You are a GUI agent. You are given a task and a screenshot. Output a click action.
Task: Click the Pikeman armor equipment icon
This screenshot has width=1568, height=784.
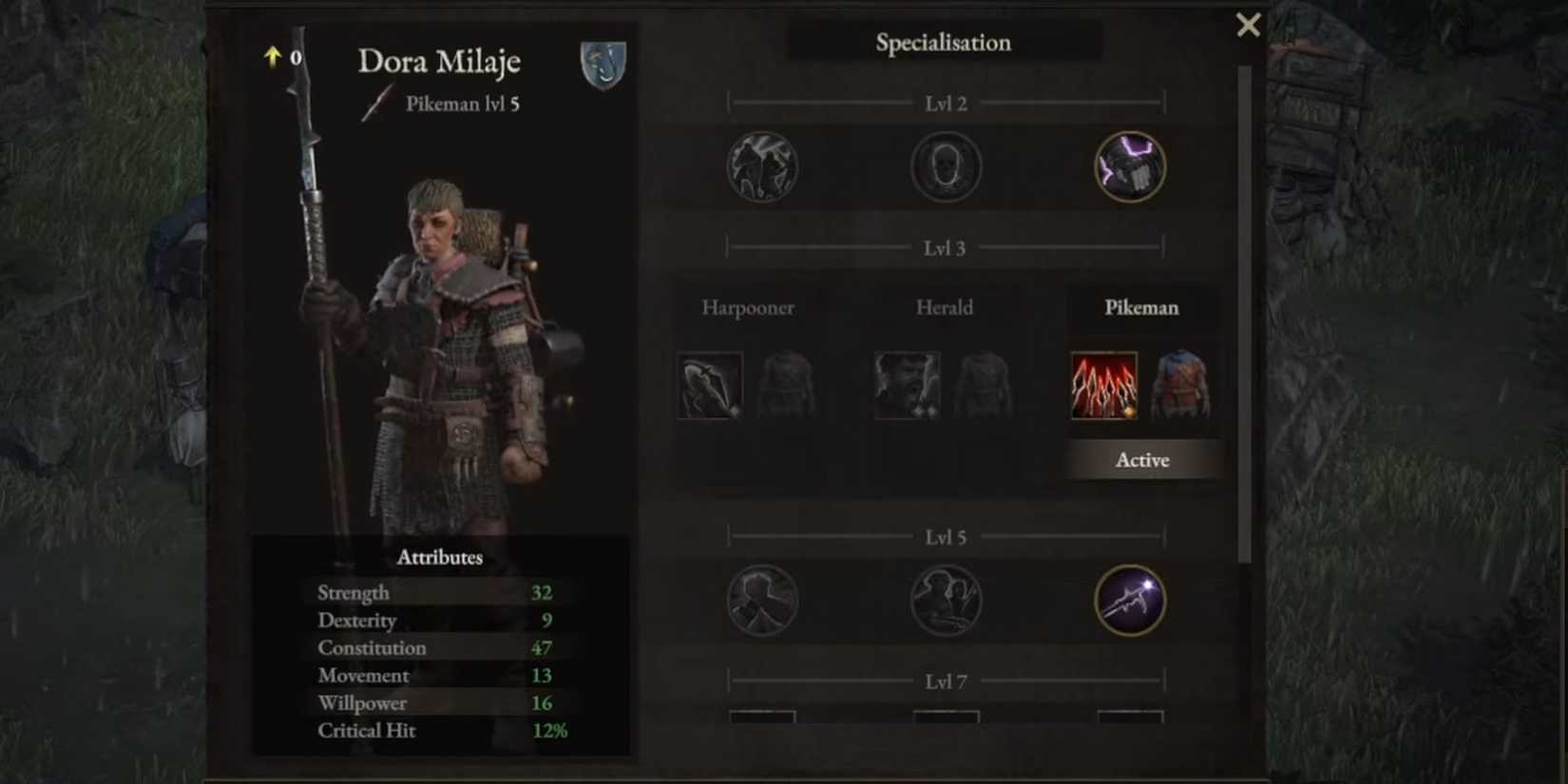[1181, 384]
